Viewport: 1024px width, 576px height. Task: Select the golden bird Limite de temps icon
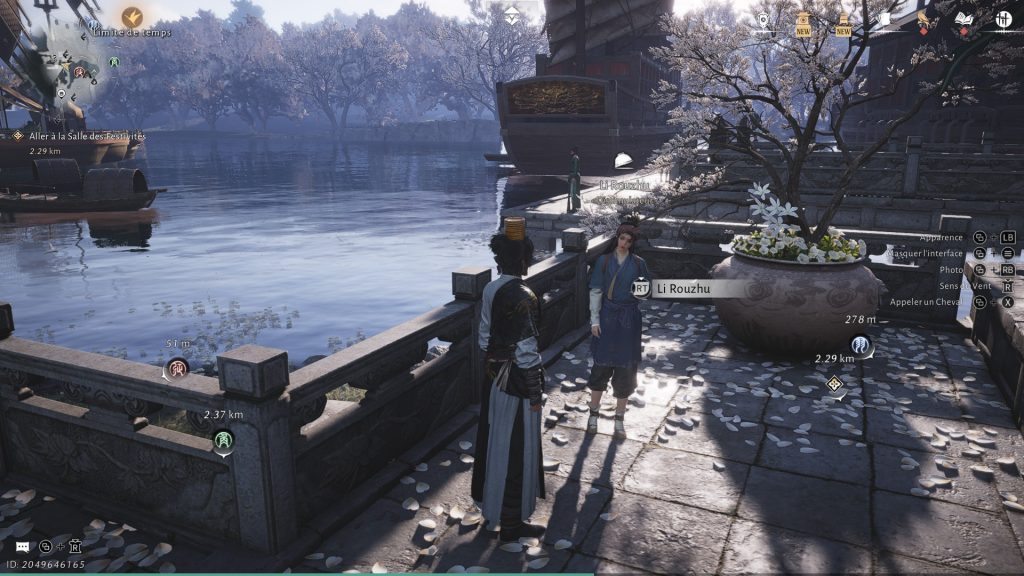coord(132,17)
